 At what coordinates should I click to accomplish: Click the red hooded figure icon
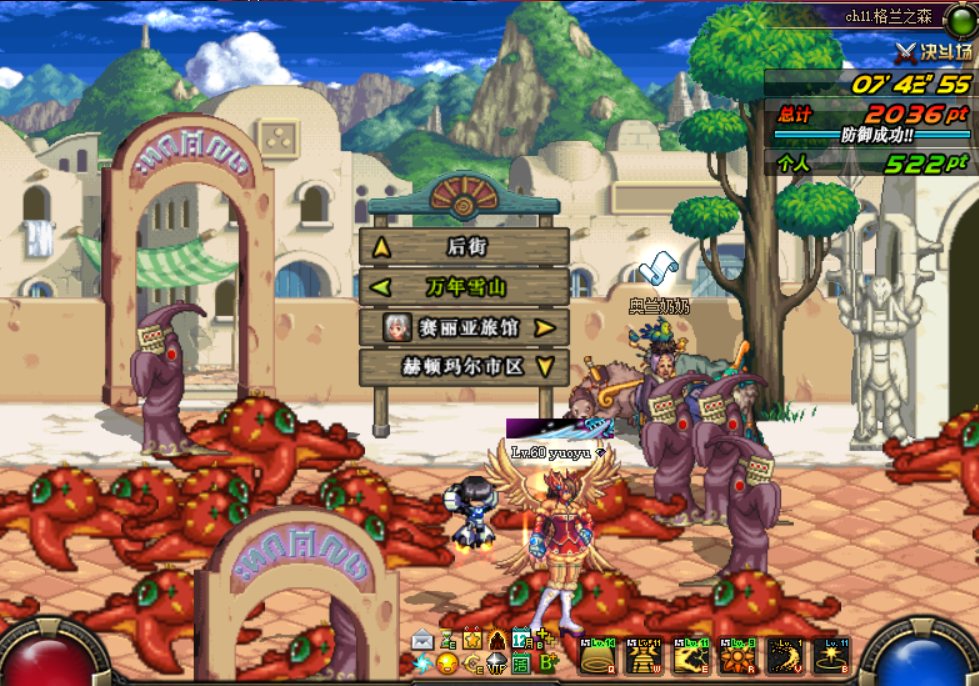pos(496,640)
